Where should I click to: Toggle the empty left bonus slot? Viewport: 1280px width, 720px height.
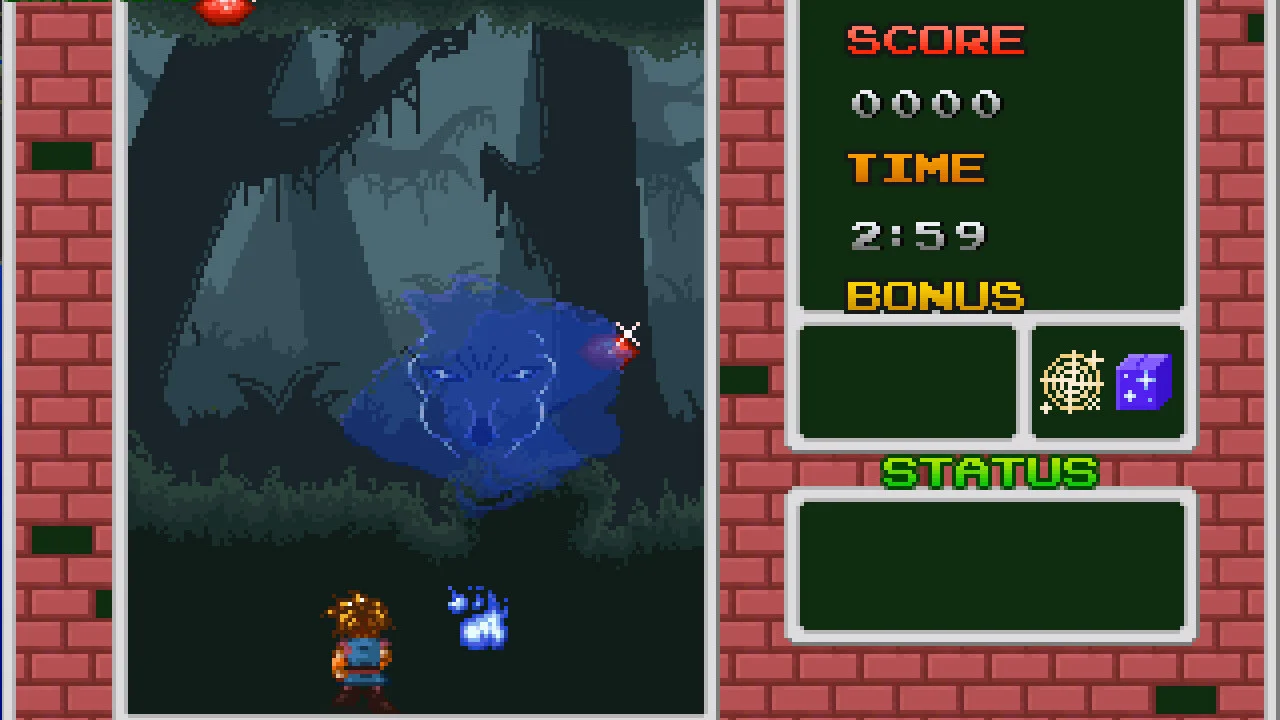(x=906, y=382)
